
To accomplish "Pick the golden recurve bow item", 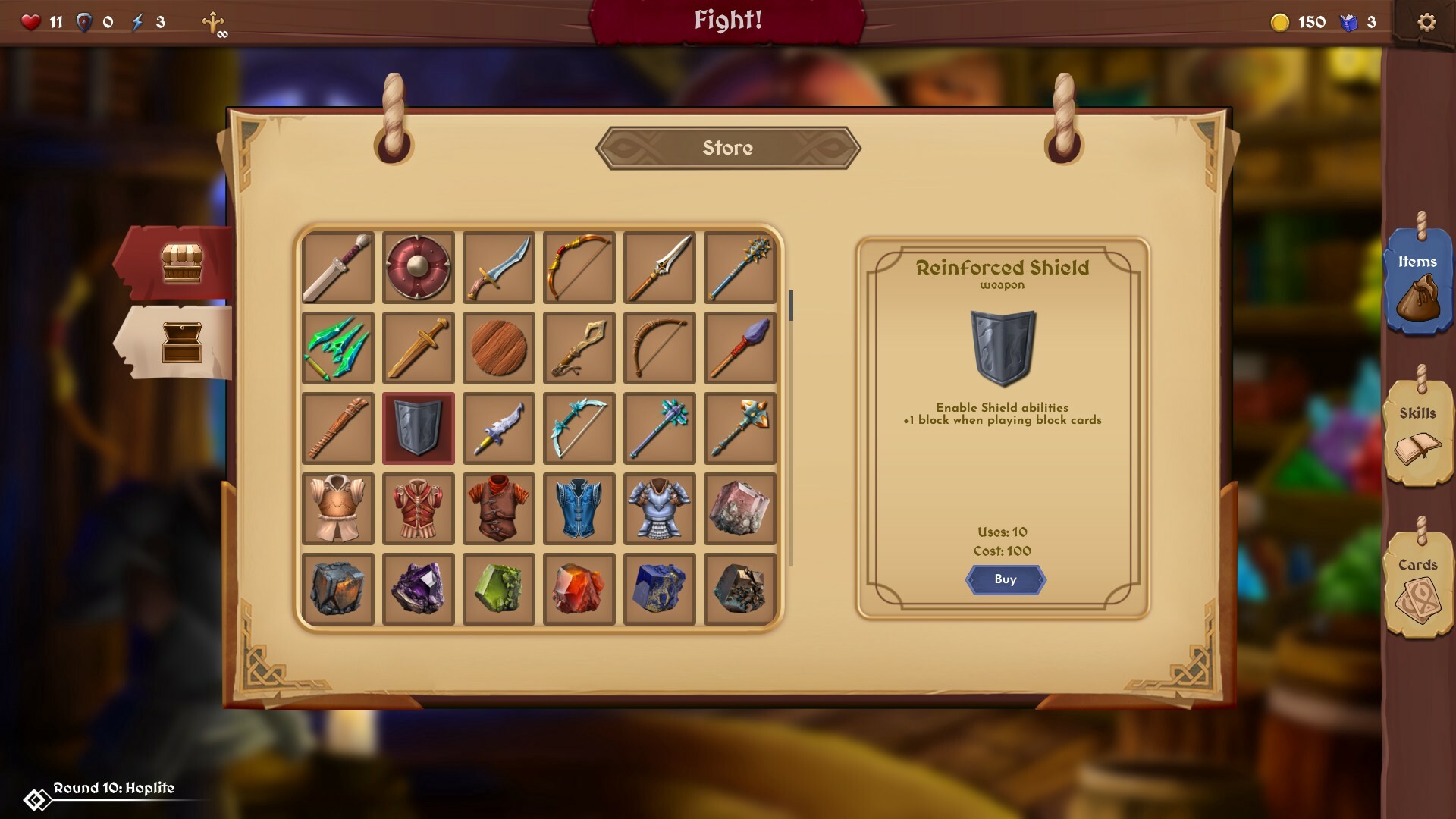I will 579,267.
